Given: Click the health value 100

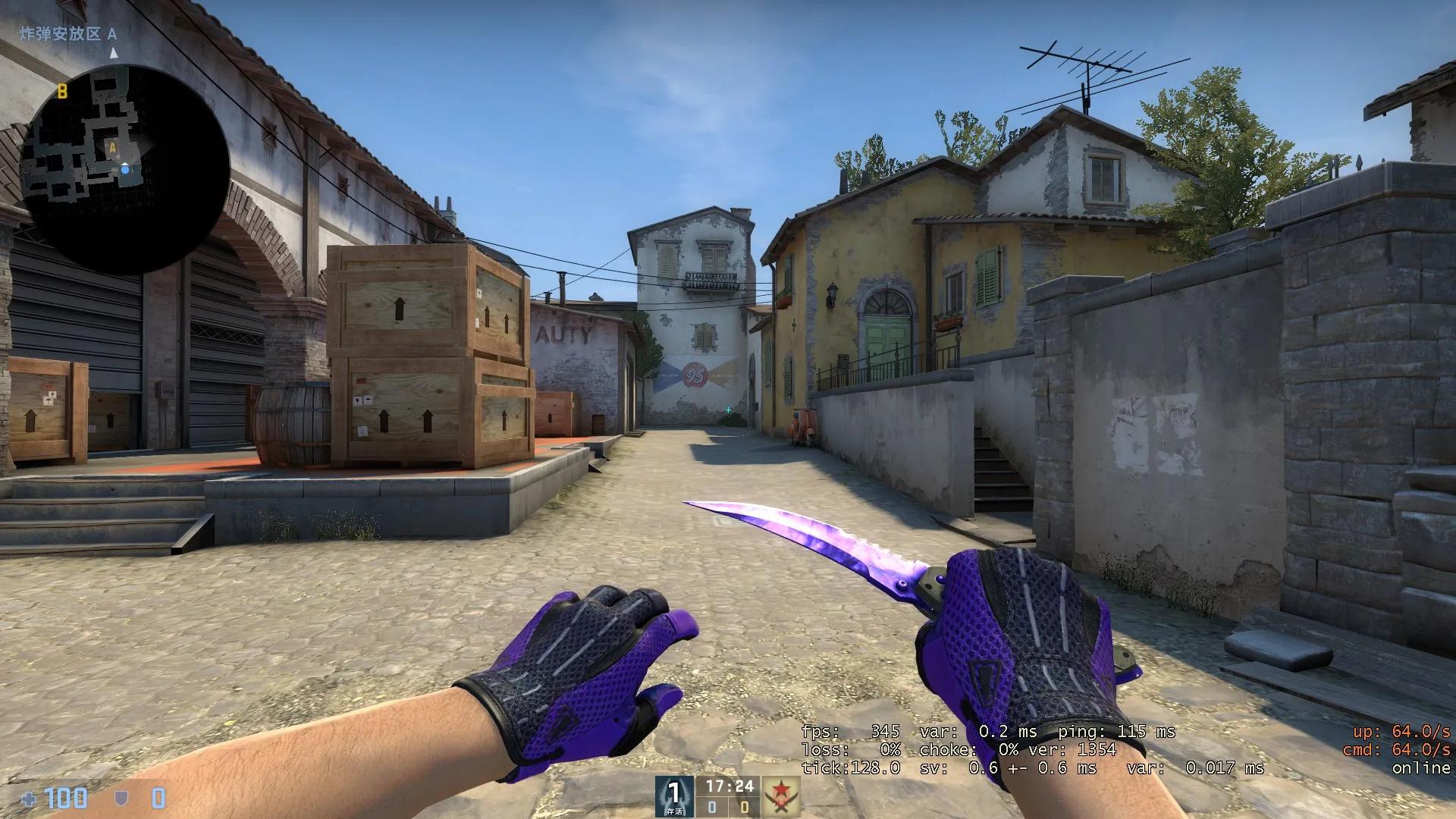Looking at the screenshot, I should [x=67, y=798].
